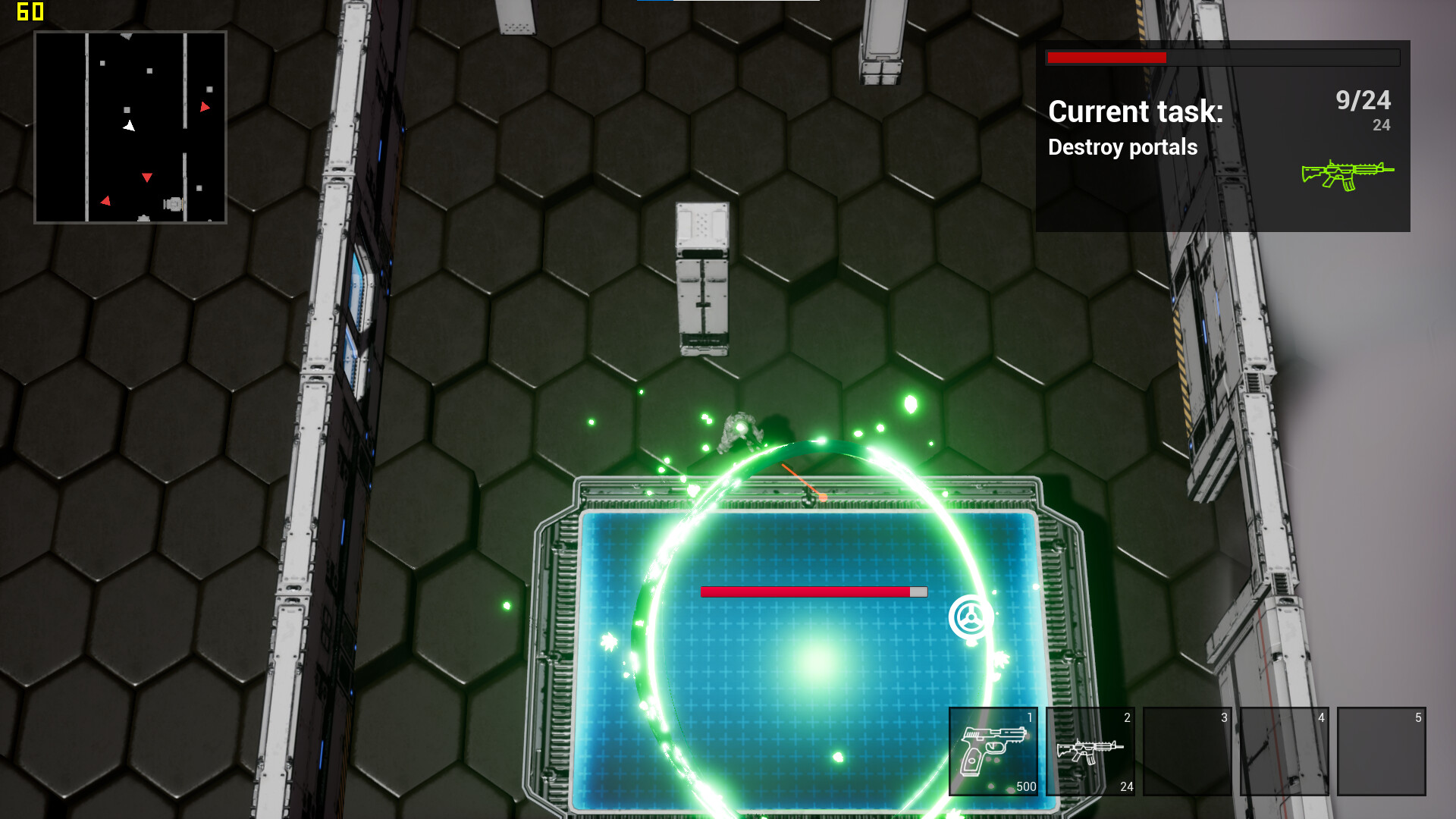1456x819 pixels.
Task: Select the assault rifle in hotbar slot 2
Action: [1092, 751]
